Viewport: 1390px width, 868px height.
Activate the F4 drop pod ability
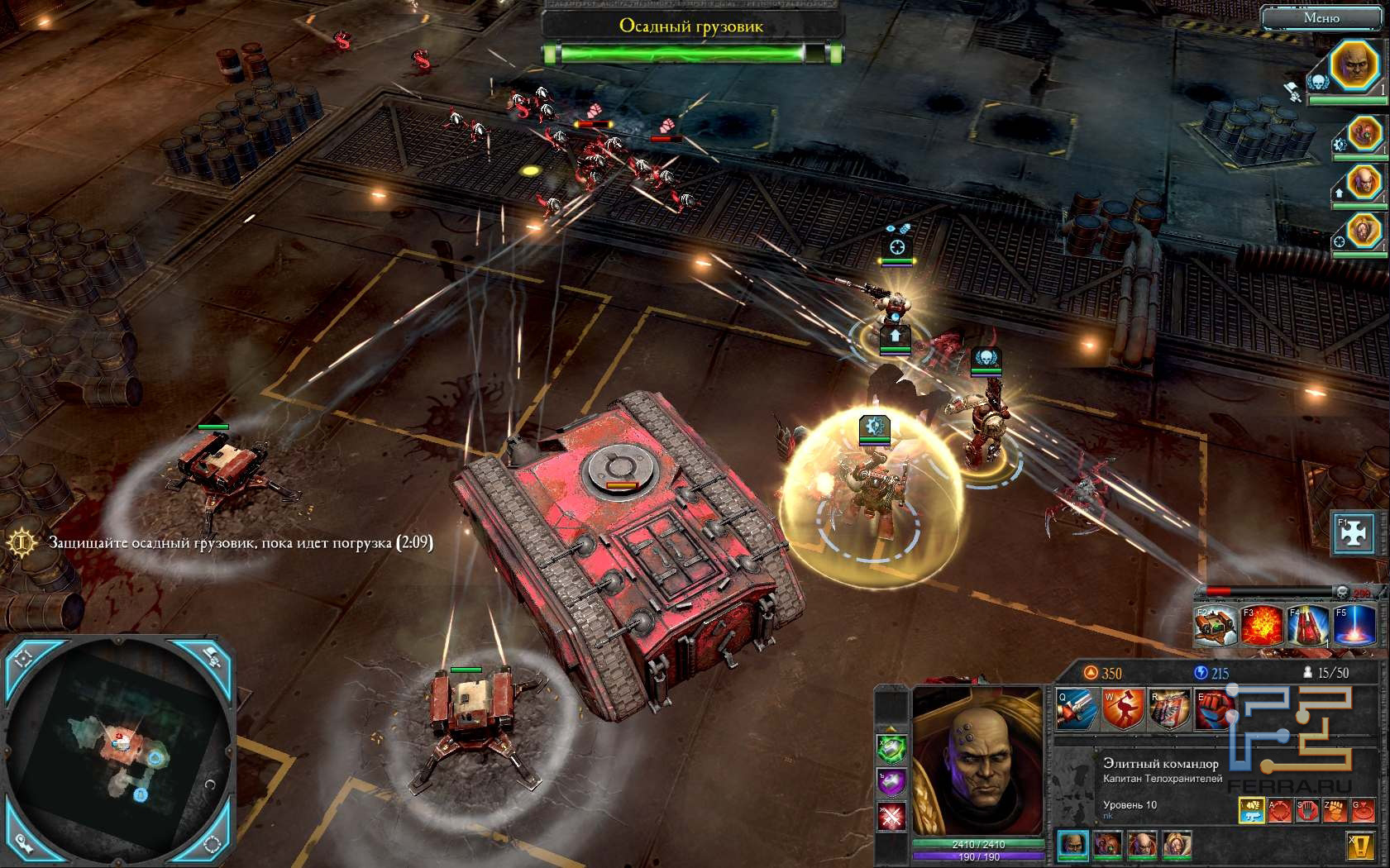tap(1306, 625)
